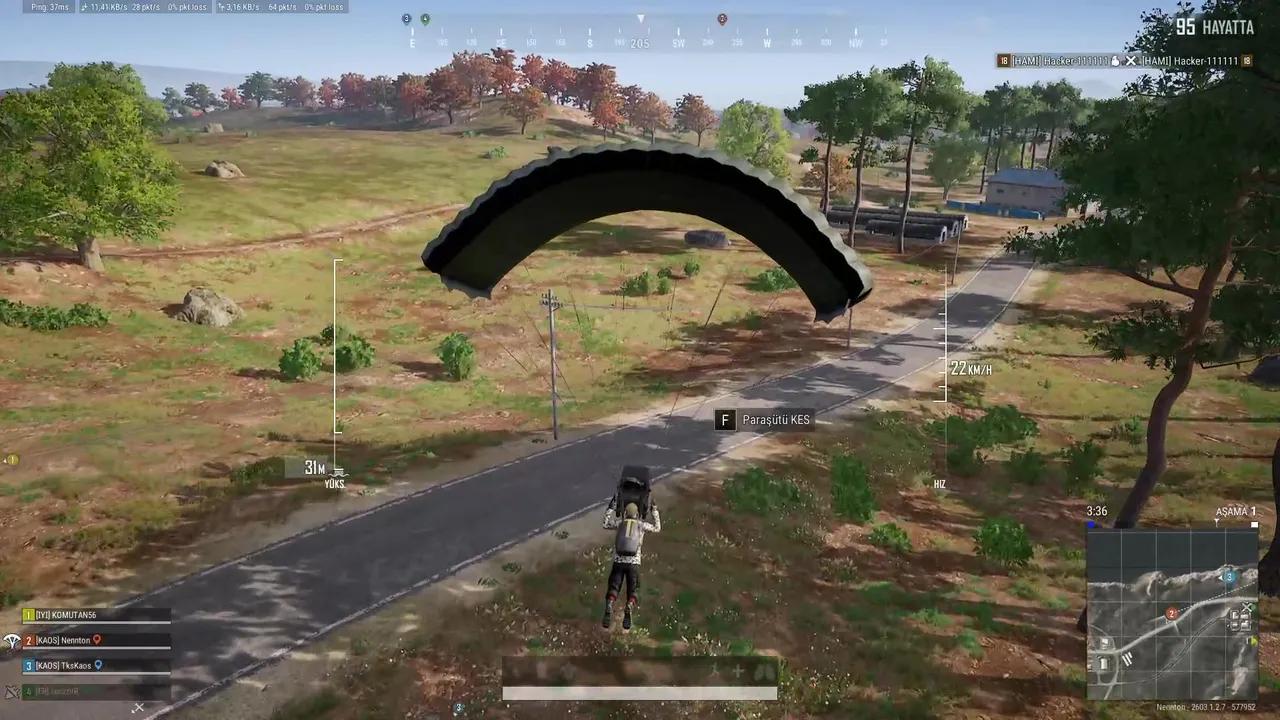This screenshot has width=1280, height=720.
Task: Select Nennton's orange map pin marker
Action: tap(98, 640)
